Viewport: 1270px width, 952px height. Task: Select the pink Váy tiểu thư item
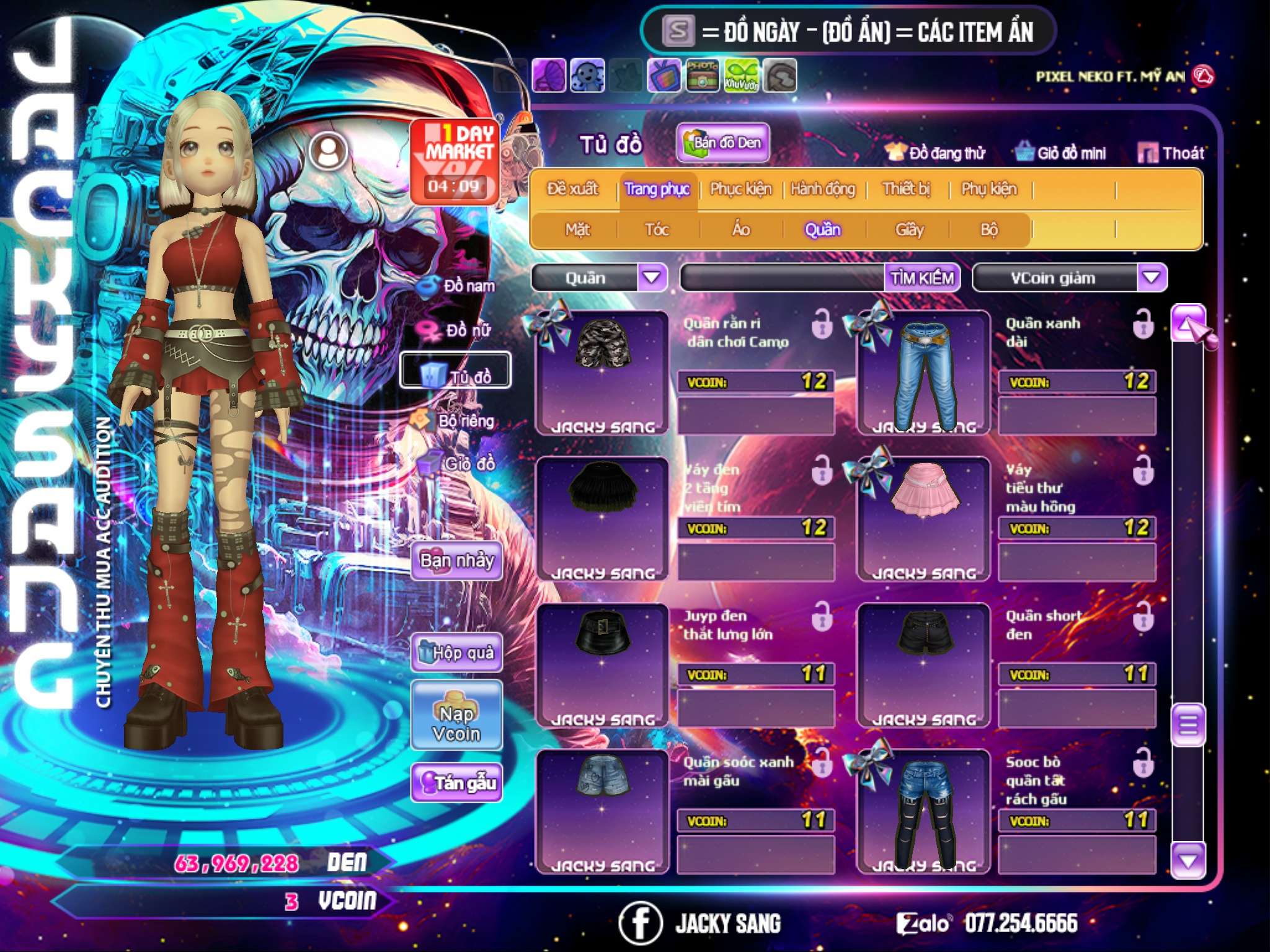924,518
